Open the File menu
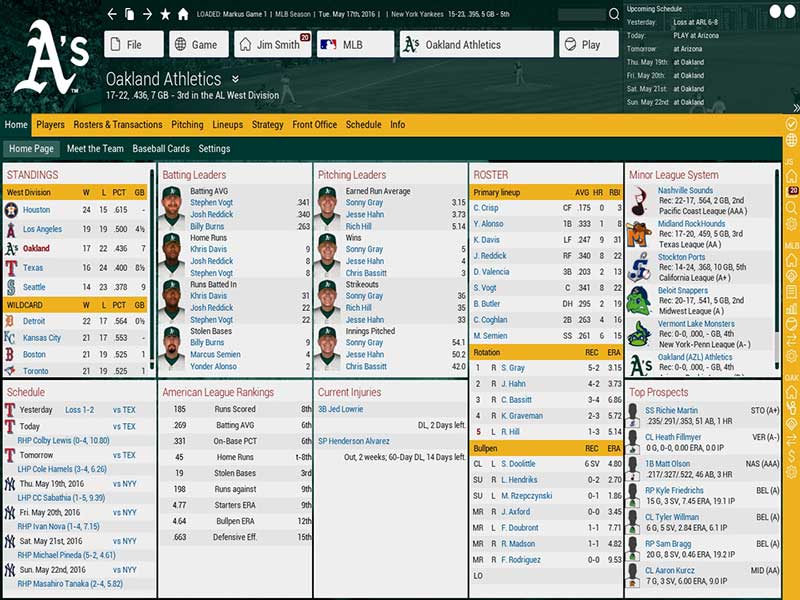The height and width of the screenshot is (600, 800). 133,45
